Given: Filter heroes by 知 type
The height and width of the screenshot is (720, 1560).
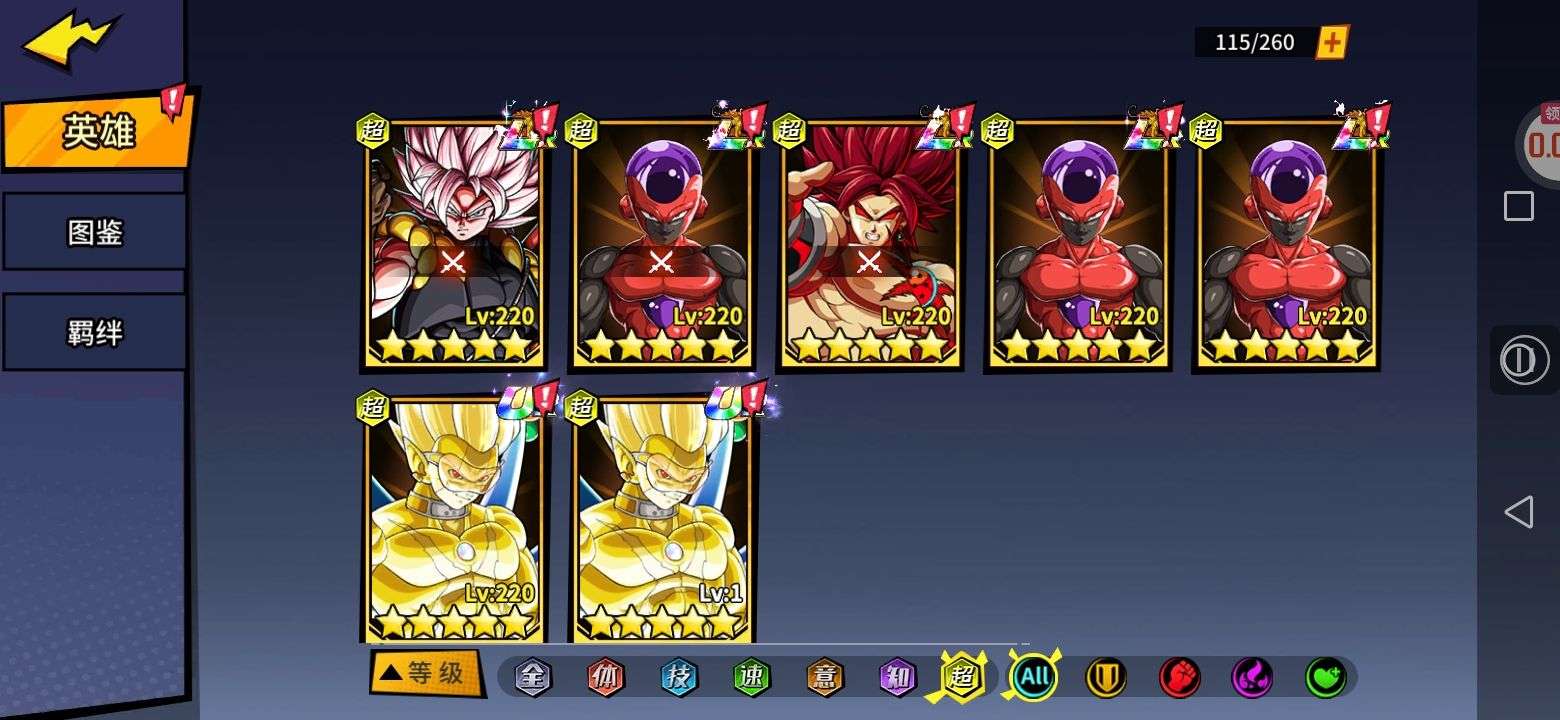Looking at the screenshot, I should [x=898, y=677].
